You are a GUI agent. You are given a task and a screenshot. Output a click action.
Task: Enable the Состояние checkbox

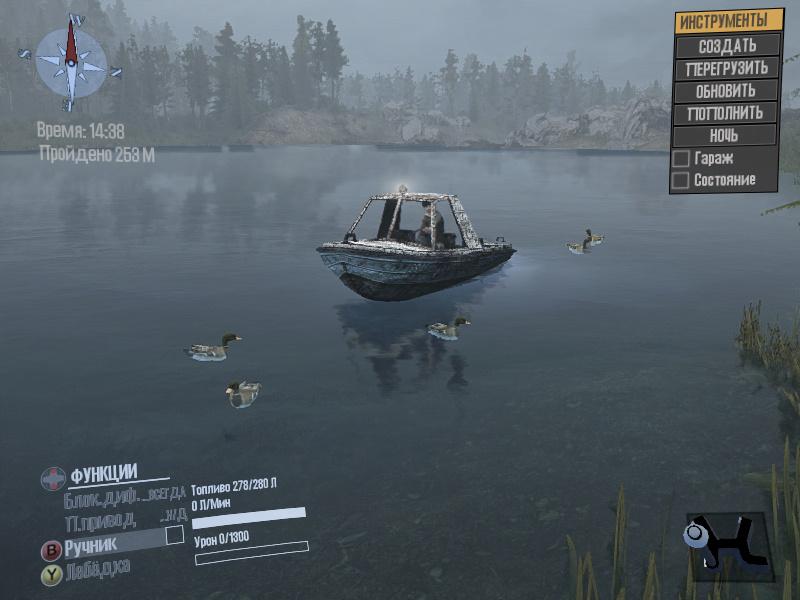pos(681,180)
